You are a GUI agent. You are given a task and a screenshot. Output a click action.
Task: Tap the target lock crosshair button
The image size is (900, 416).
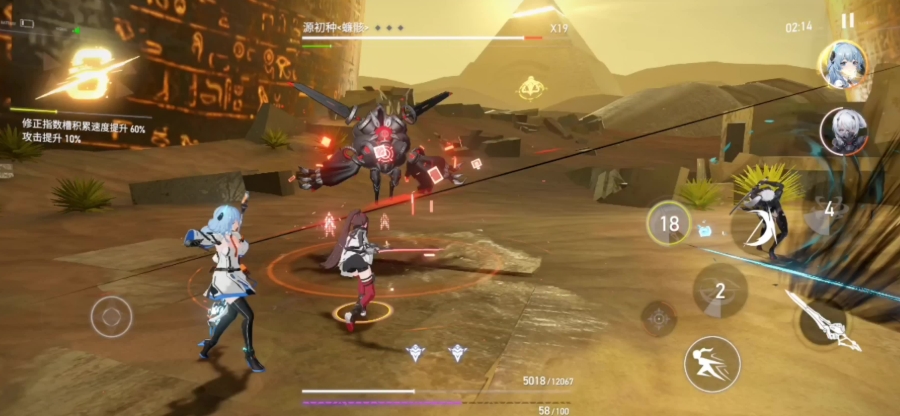coord(658,319)
